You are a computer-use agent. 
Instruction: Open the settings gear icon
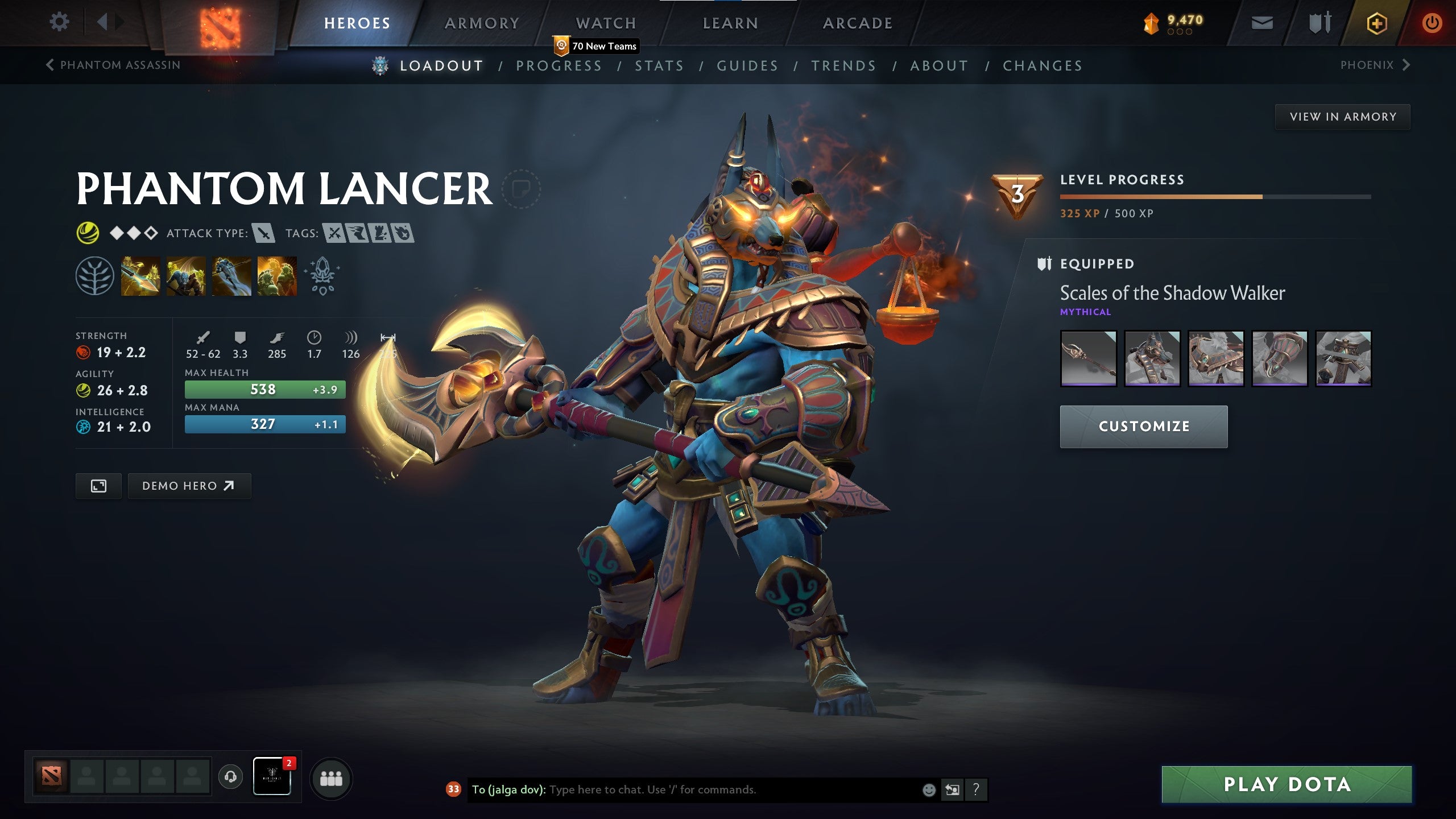pos(59,21)
